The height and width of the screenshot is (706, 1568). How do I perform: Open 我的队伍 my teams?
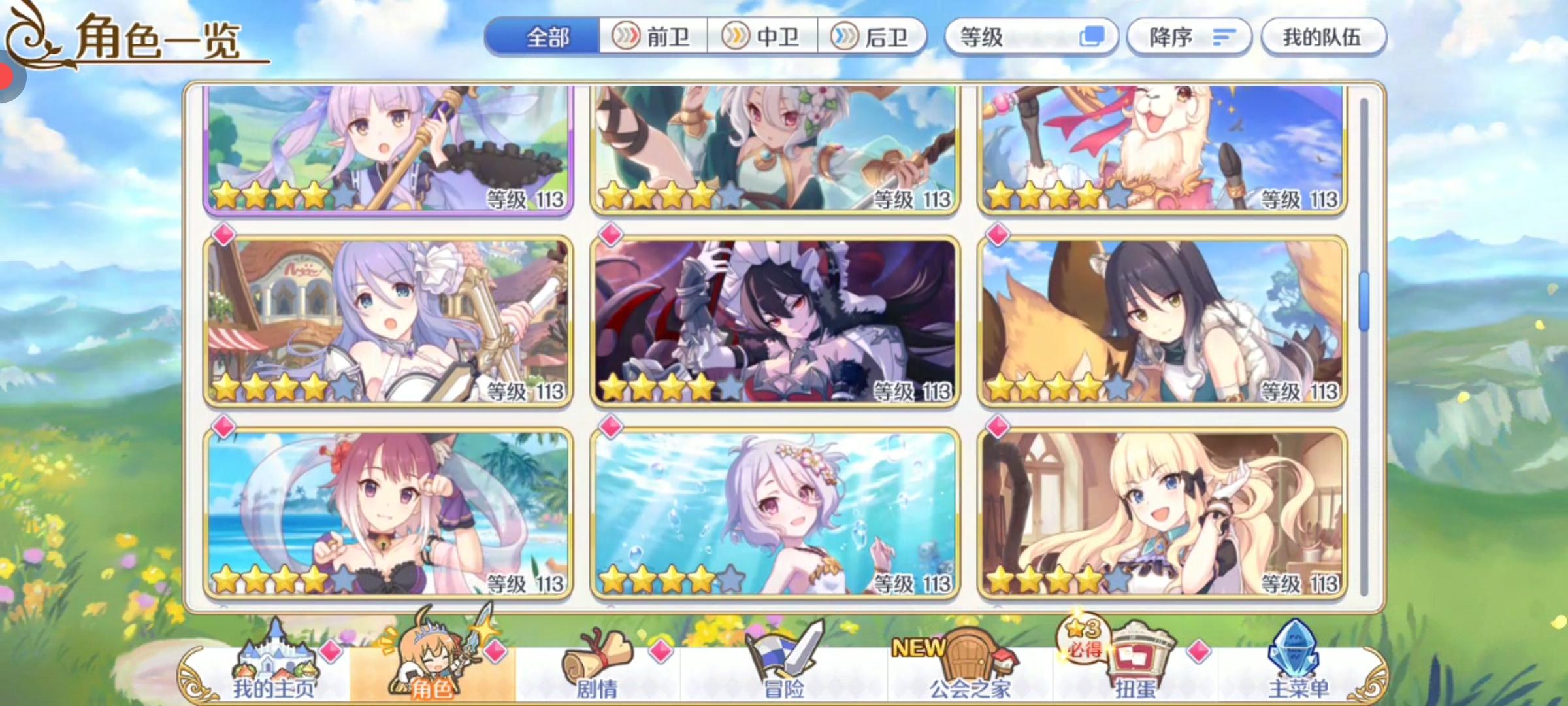tap(1324, 38)
